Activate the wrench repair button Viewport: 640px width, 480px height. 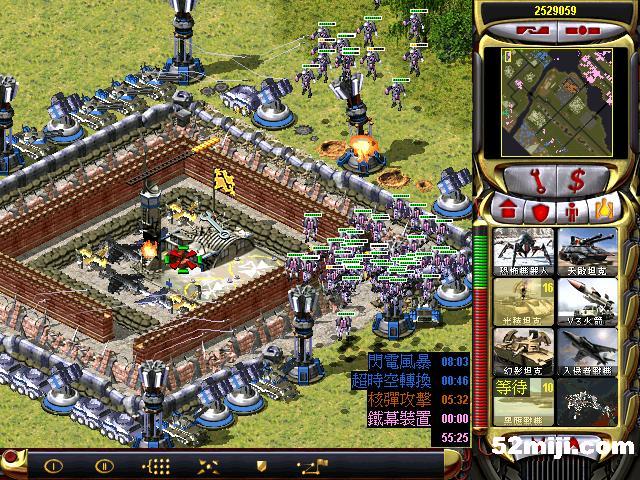(528, 180)
